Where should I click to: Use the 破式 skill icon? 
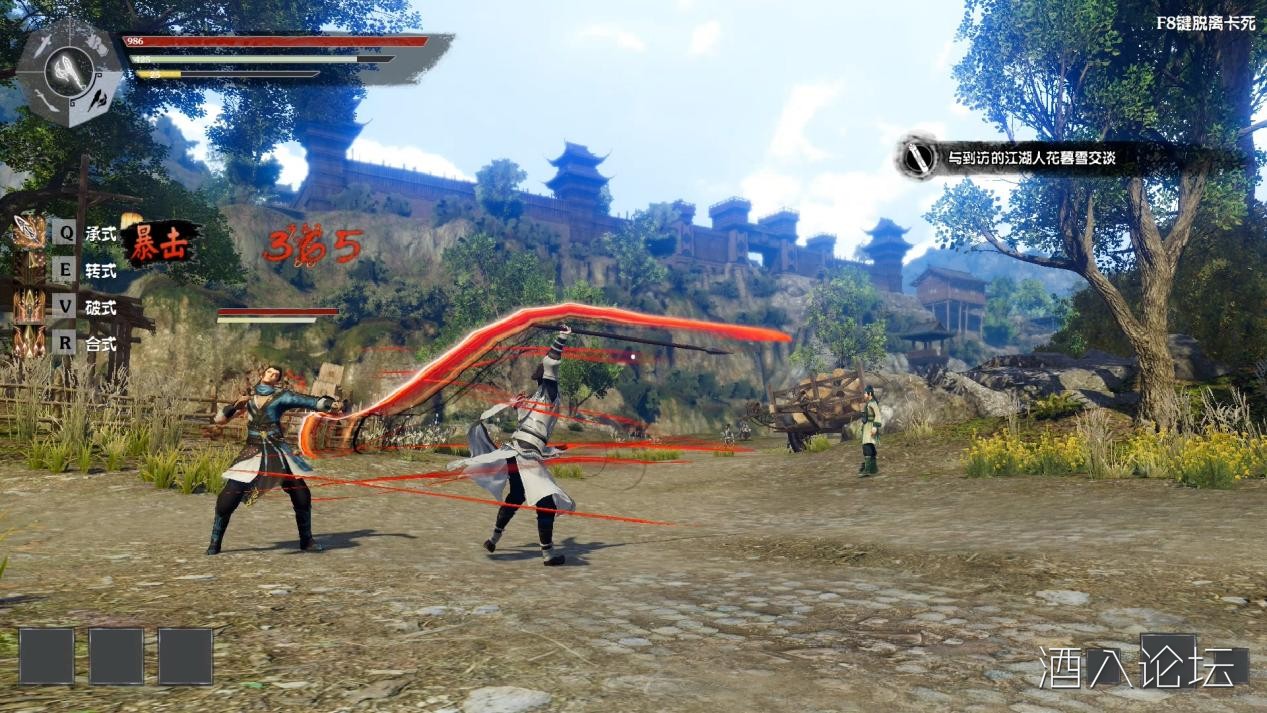[x=28, y=306]
